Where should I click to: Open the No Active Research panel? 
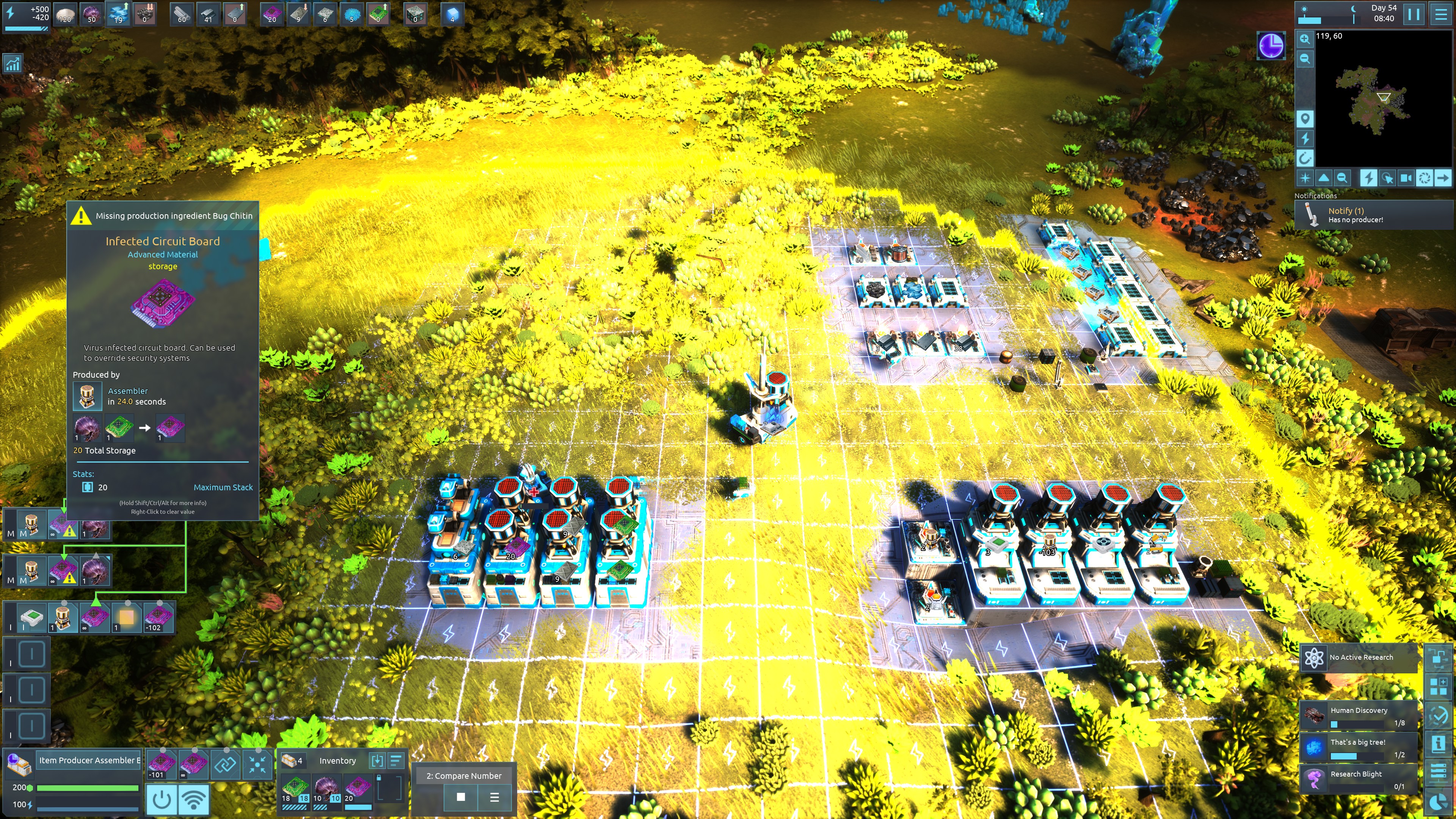pos(1359,657)
